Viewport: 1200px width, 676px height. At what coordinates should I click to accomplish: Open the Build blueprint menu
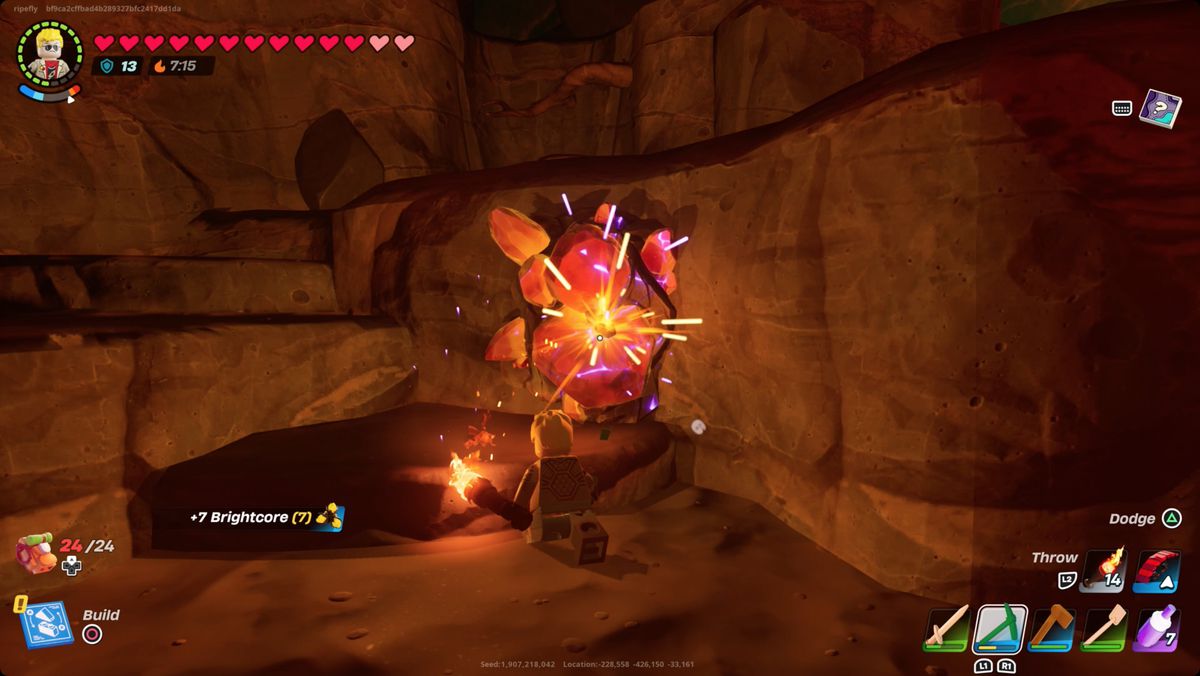[45, 624]
